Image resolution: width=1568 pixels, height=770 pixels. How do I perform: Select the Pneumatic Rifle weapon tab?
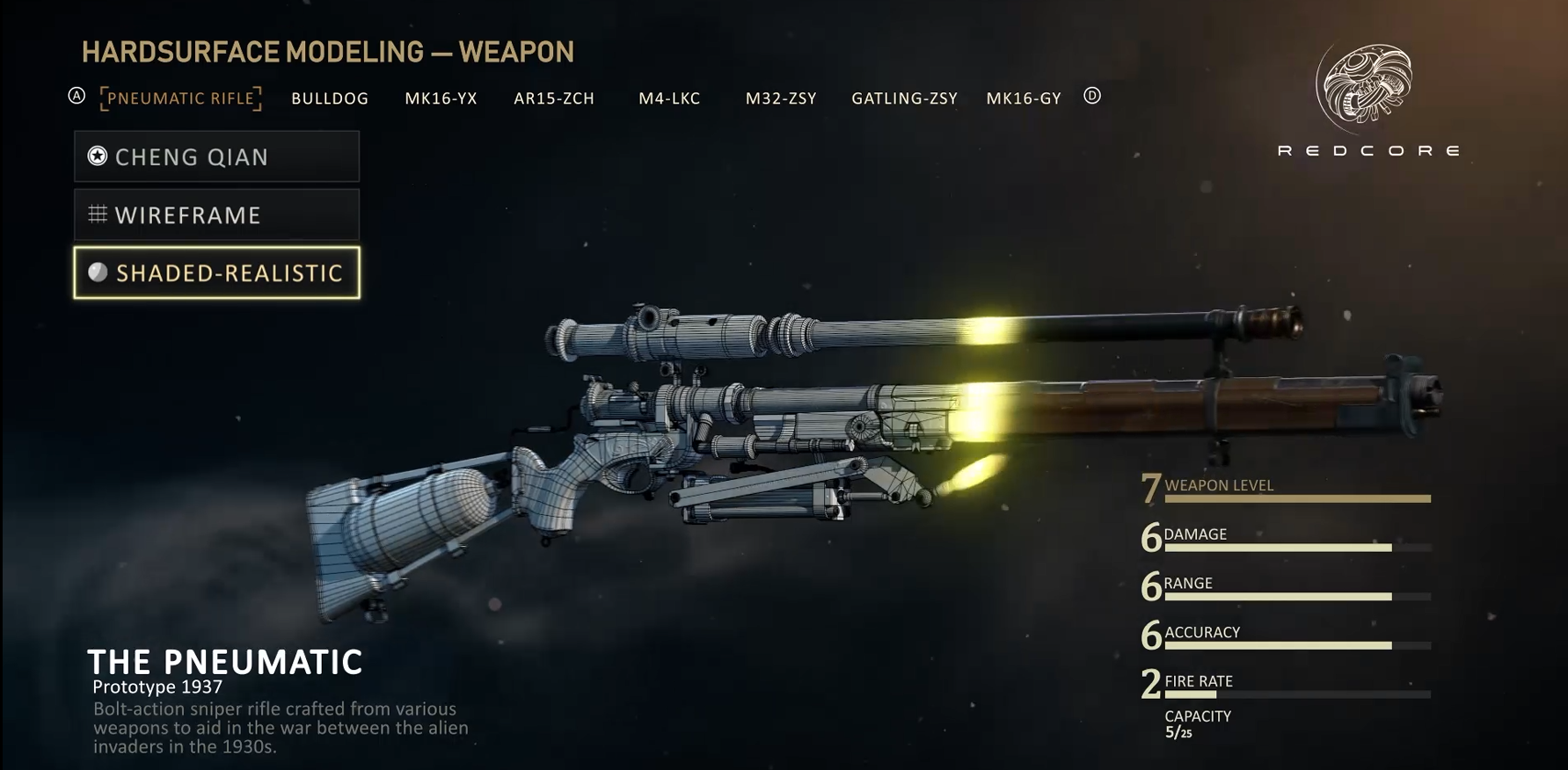181,98
